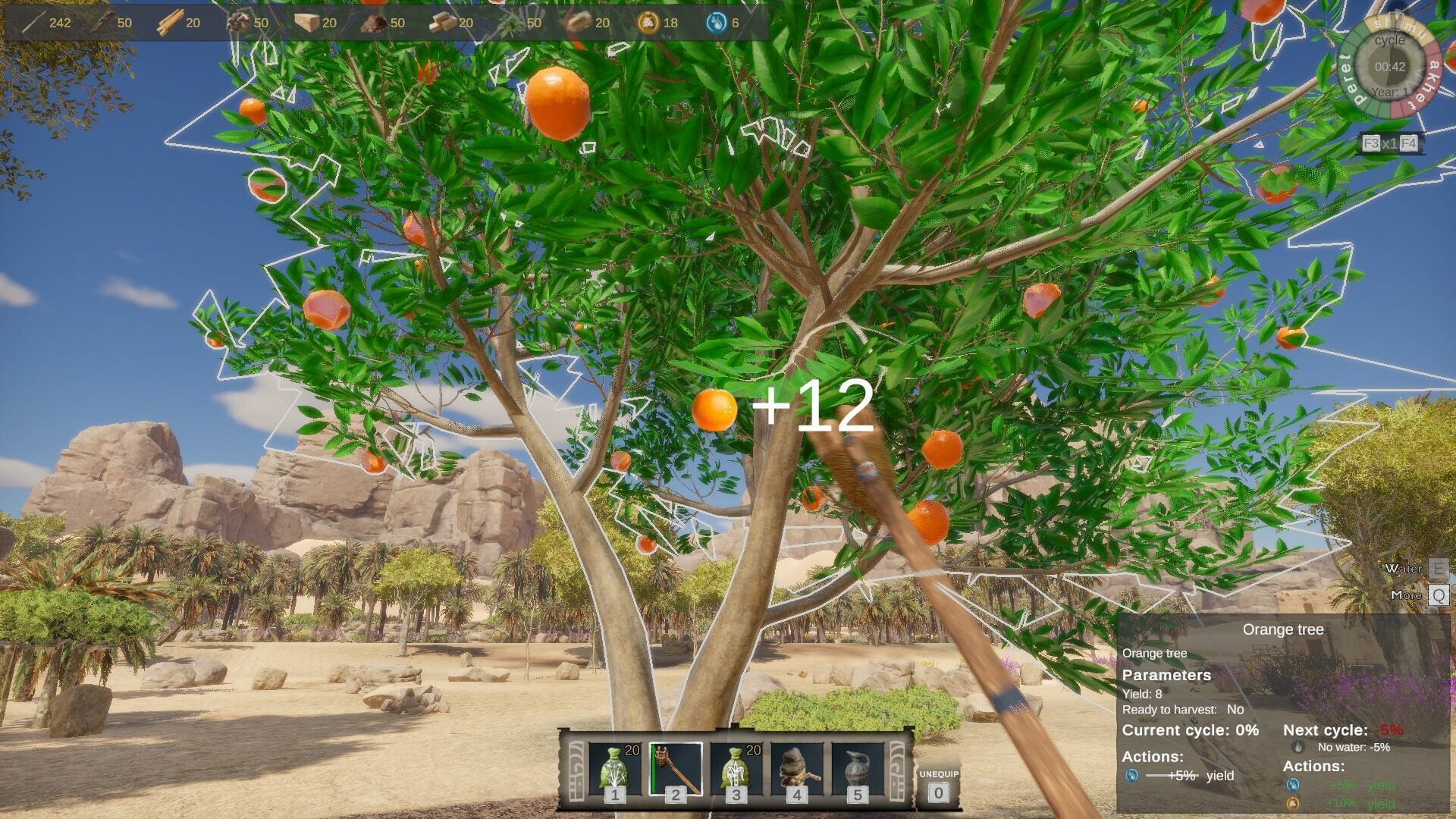Click the No water droplet icon
Image resolution: width=1456 pixels, height=819 pixels.
1298,748
